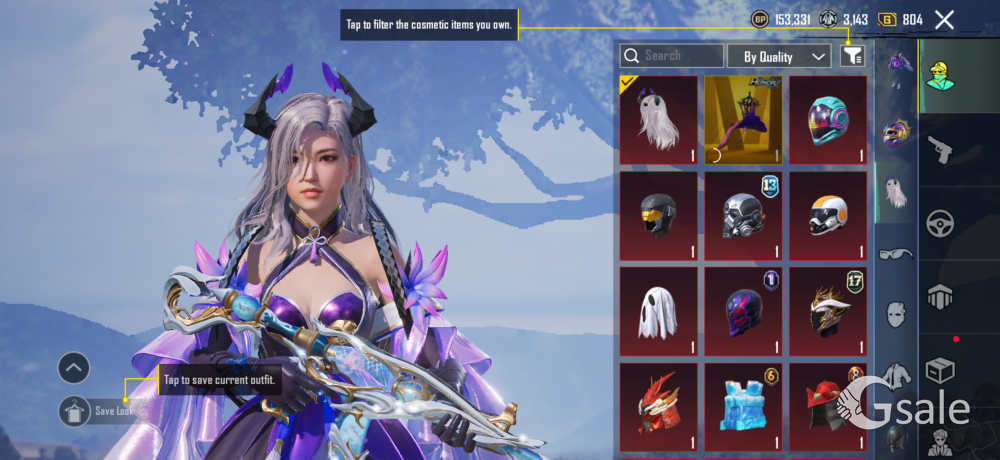Choose the purple outfit on gold background
The image size is (1000, 460).
coord(743,120)
